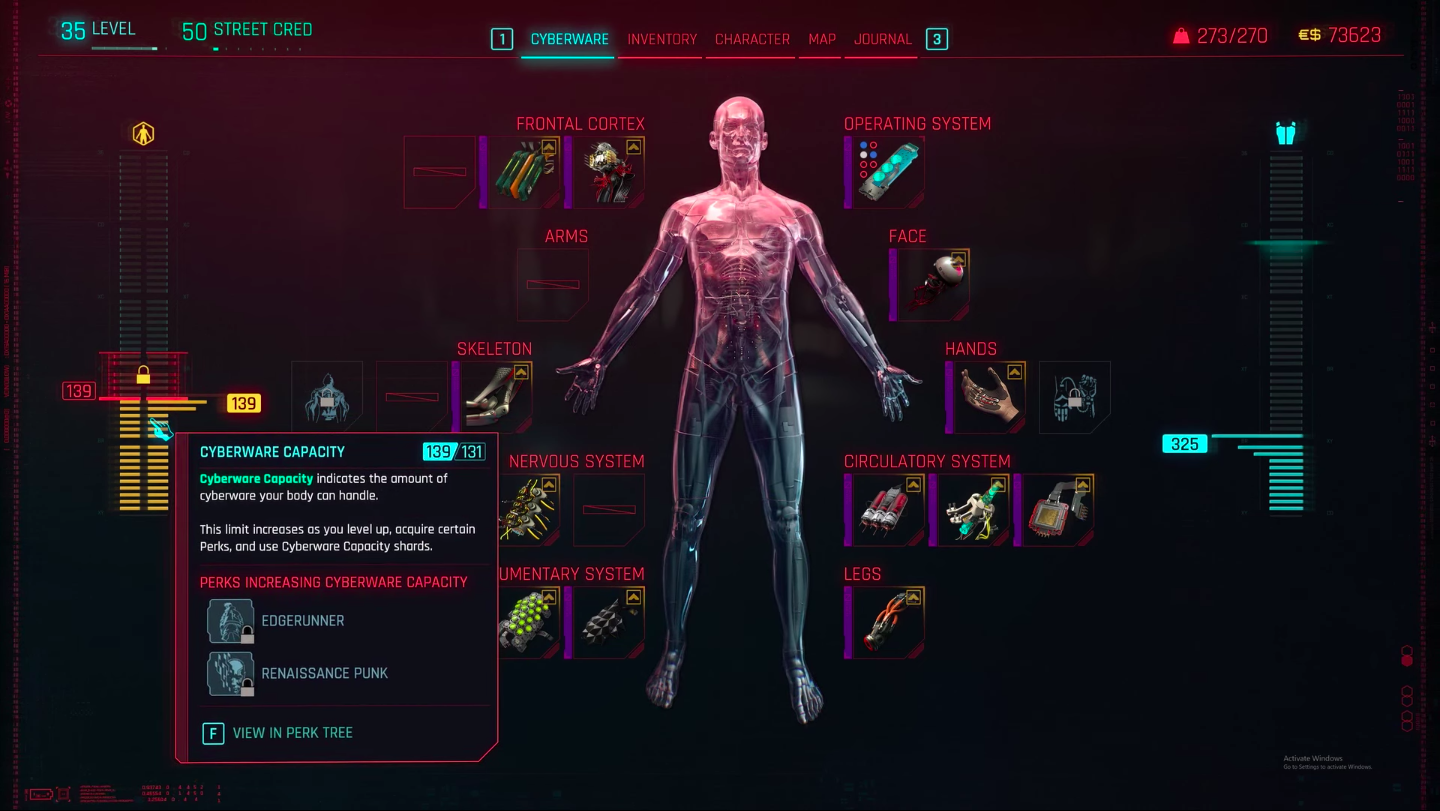1440x811 pixels.
Task: Open the empty second Nervous System slot
Action: 608,508
